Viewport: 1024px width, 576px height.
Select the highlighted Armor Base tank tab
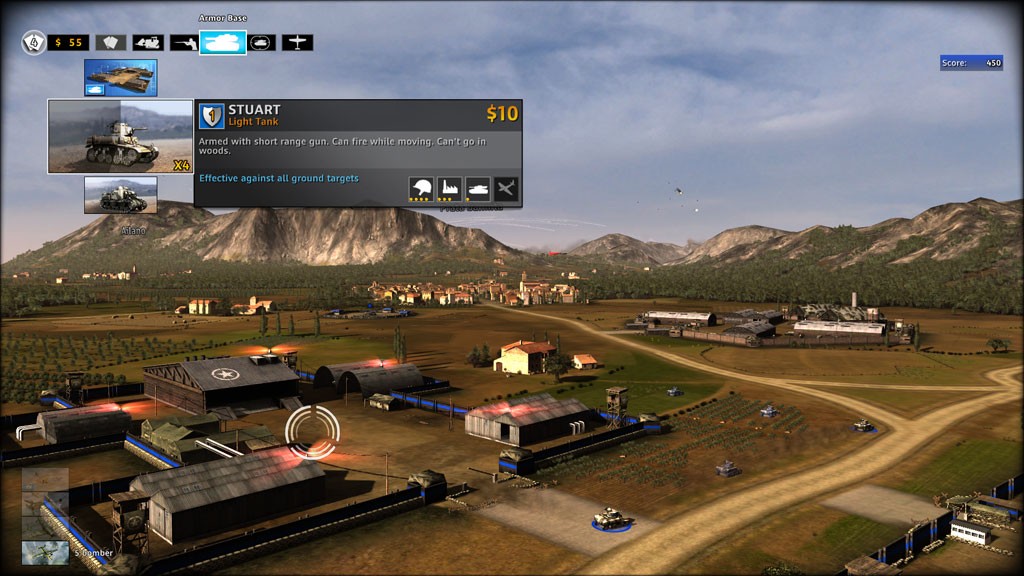click(222, 43)
